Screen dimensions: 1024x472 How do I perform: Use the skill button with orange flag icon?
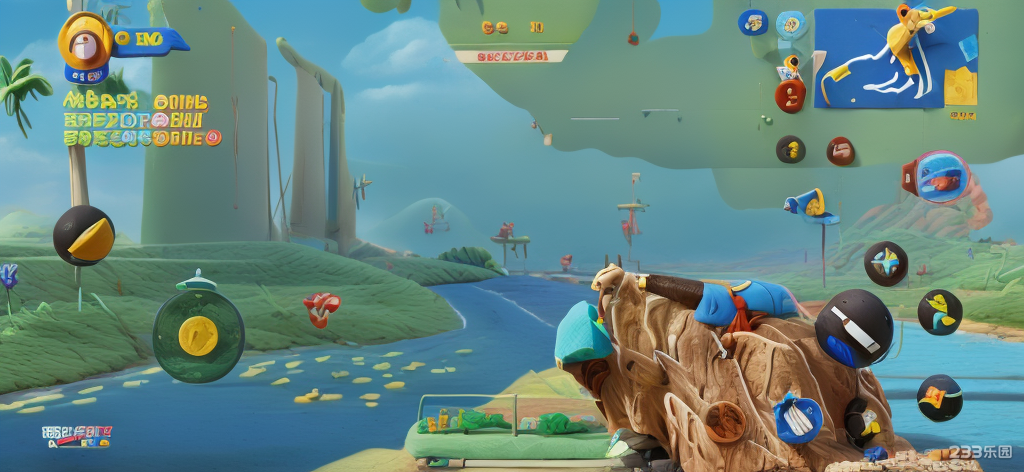[x=939, y=397]
